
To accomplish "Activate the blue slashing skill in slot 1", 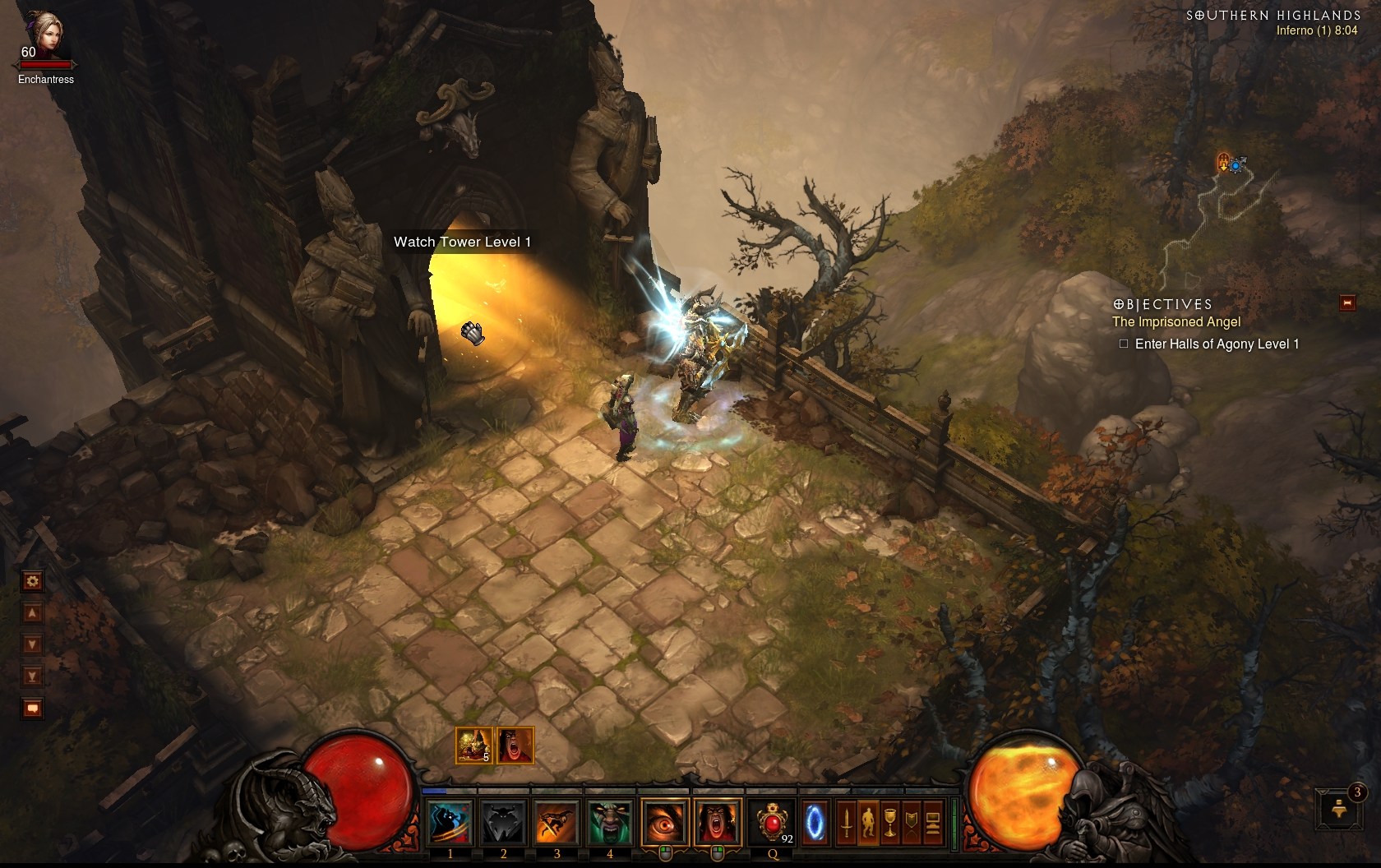I will [450, 822].
